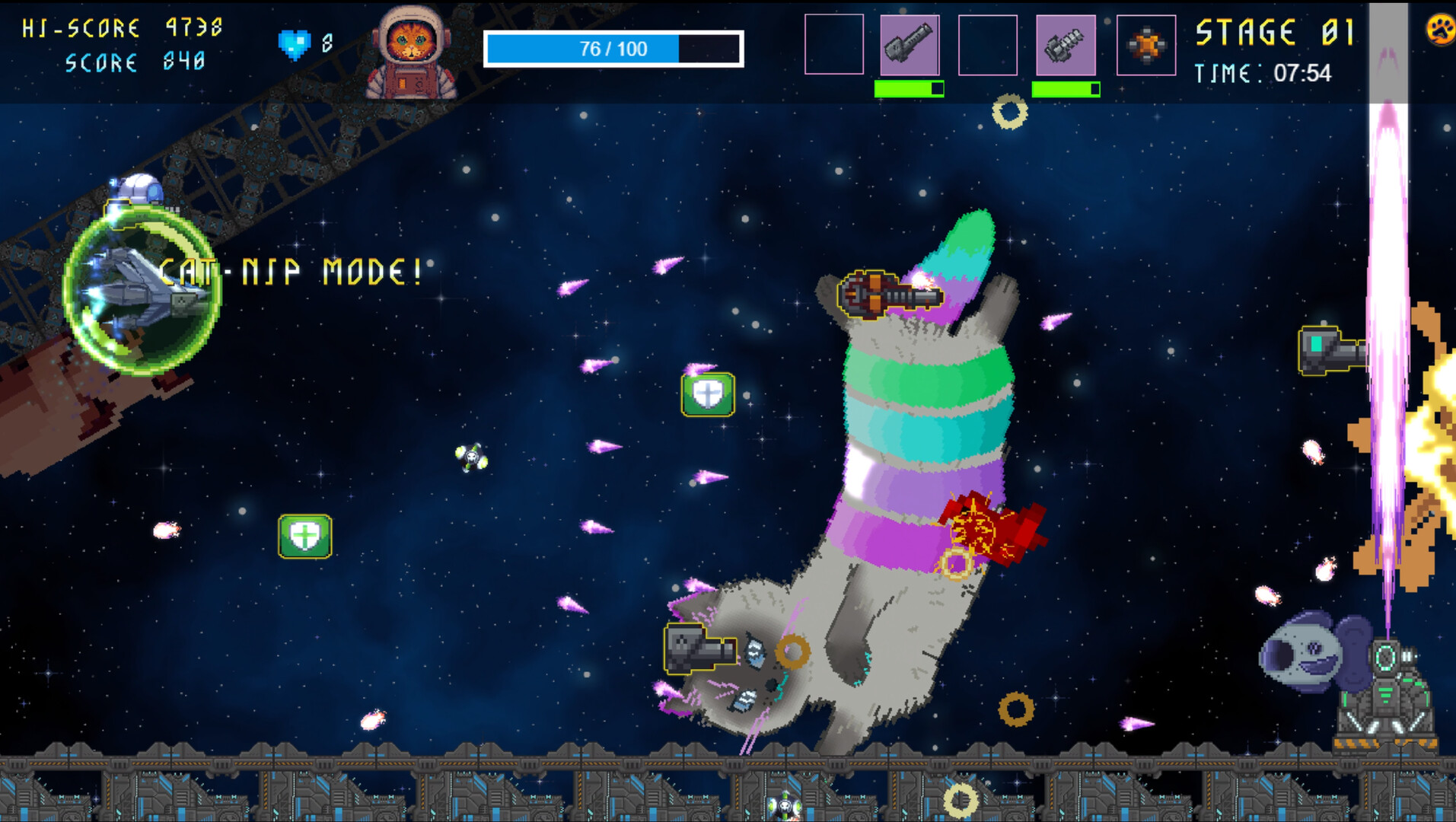1456x822 pixels.
Task: Click the orange paw print icon
Action: [x=1440, y=30]
